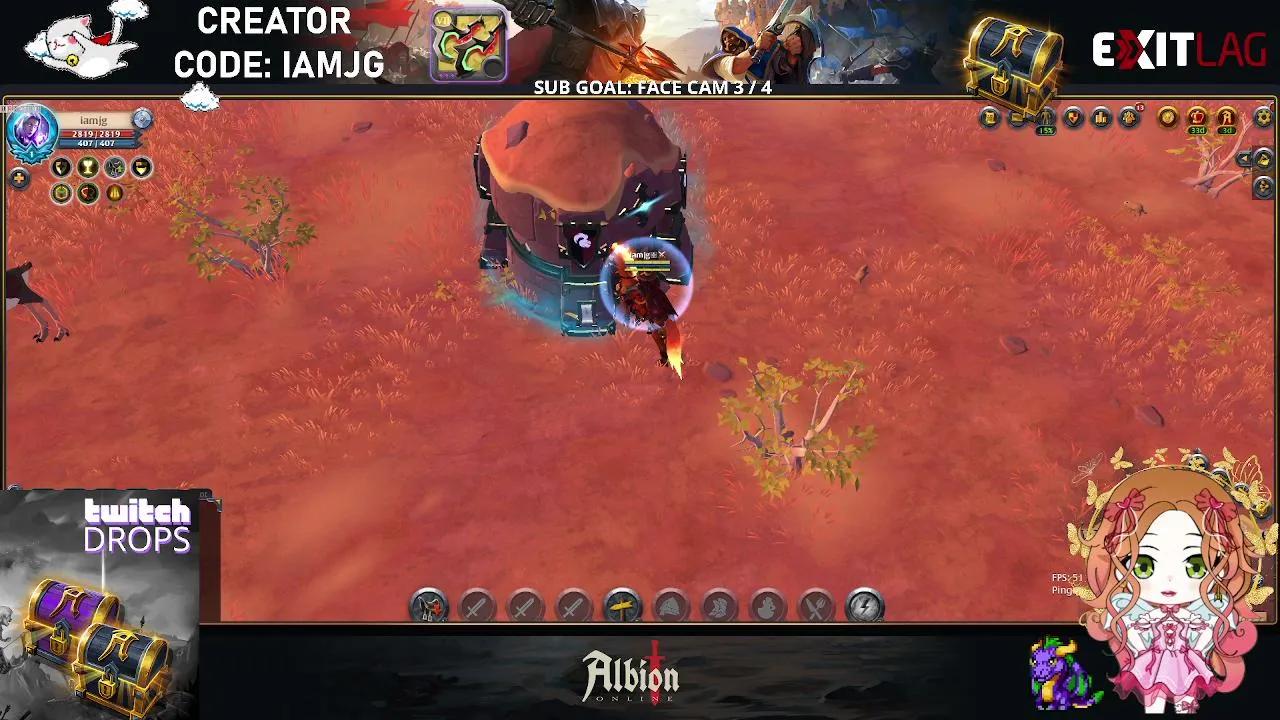The height and width of the screenshot is (720, 1280).
Task: Open the party icon with 13 notifications
Action: [1131, 116]
